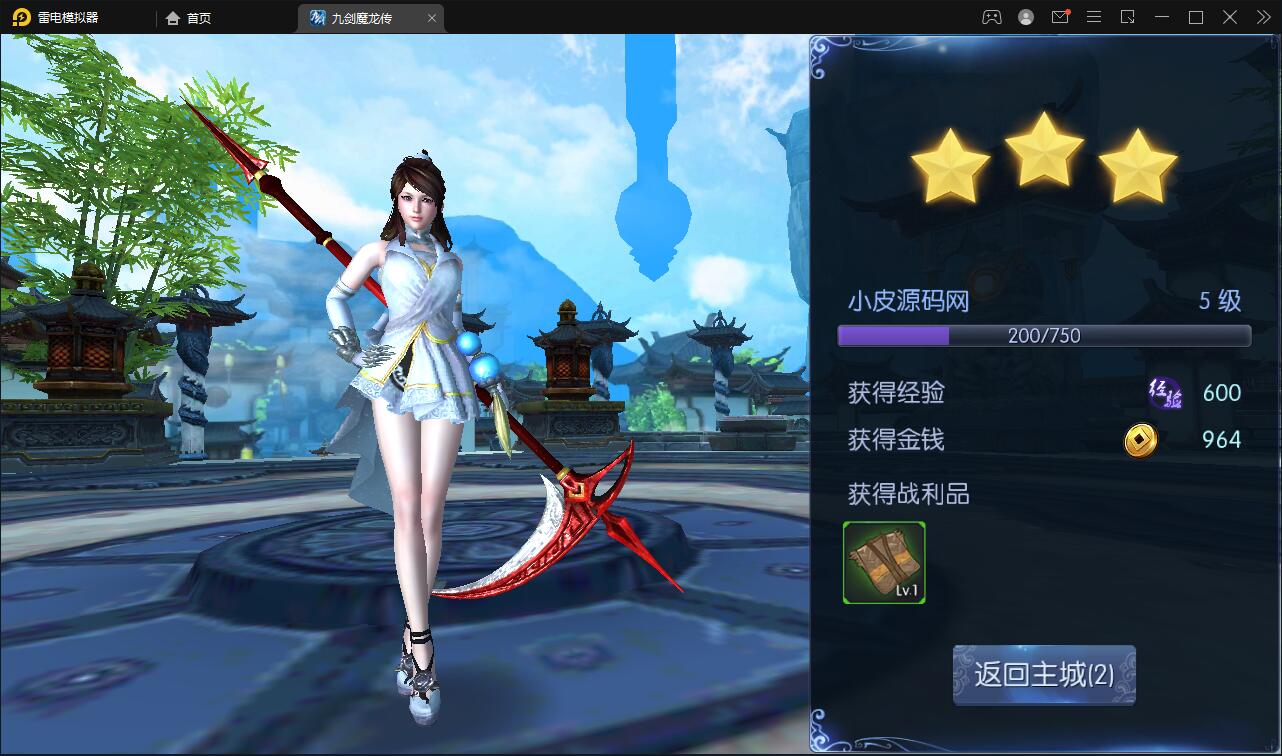Open the gamepad settings icon
1282x756 pixels.
(x=991, y=17)
